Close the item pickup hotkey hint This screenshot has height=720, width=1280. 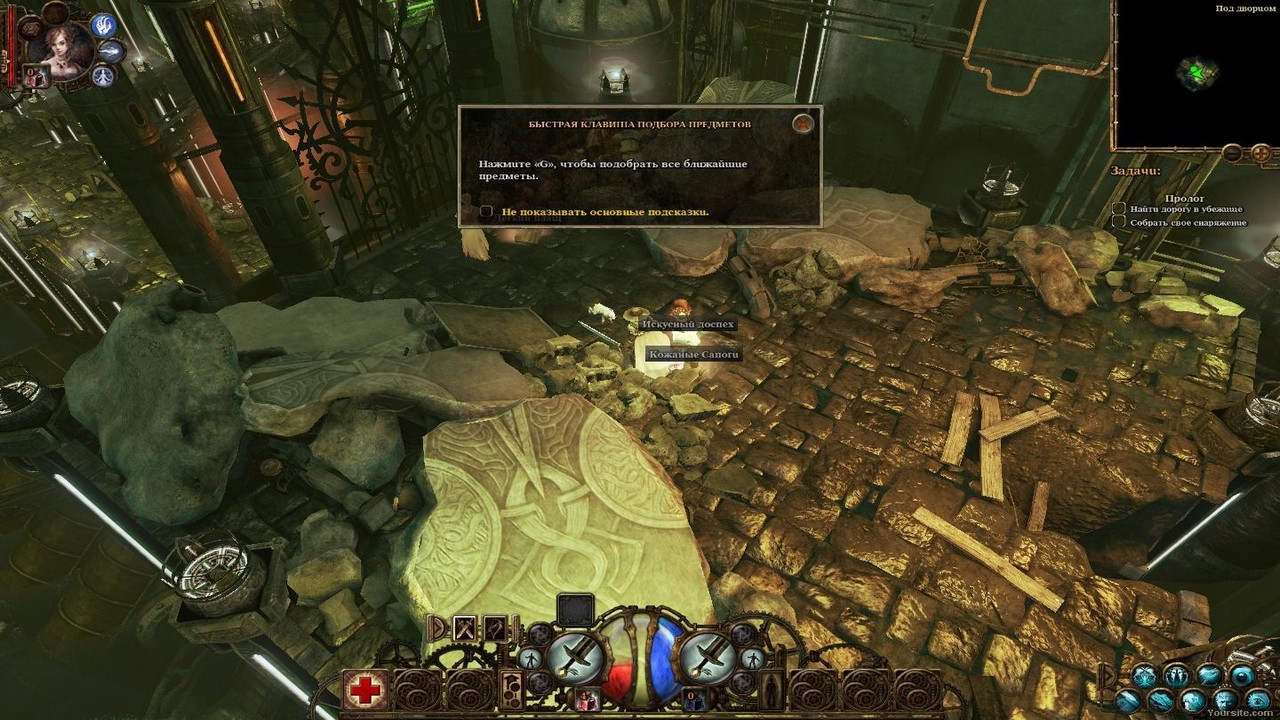802,124
